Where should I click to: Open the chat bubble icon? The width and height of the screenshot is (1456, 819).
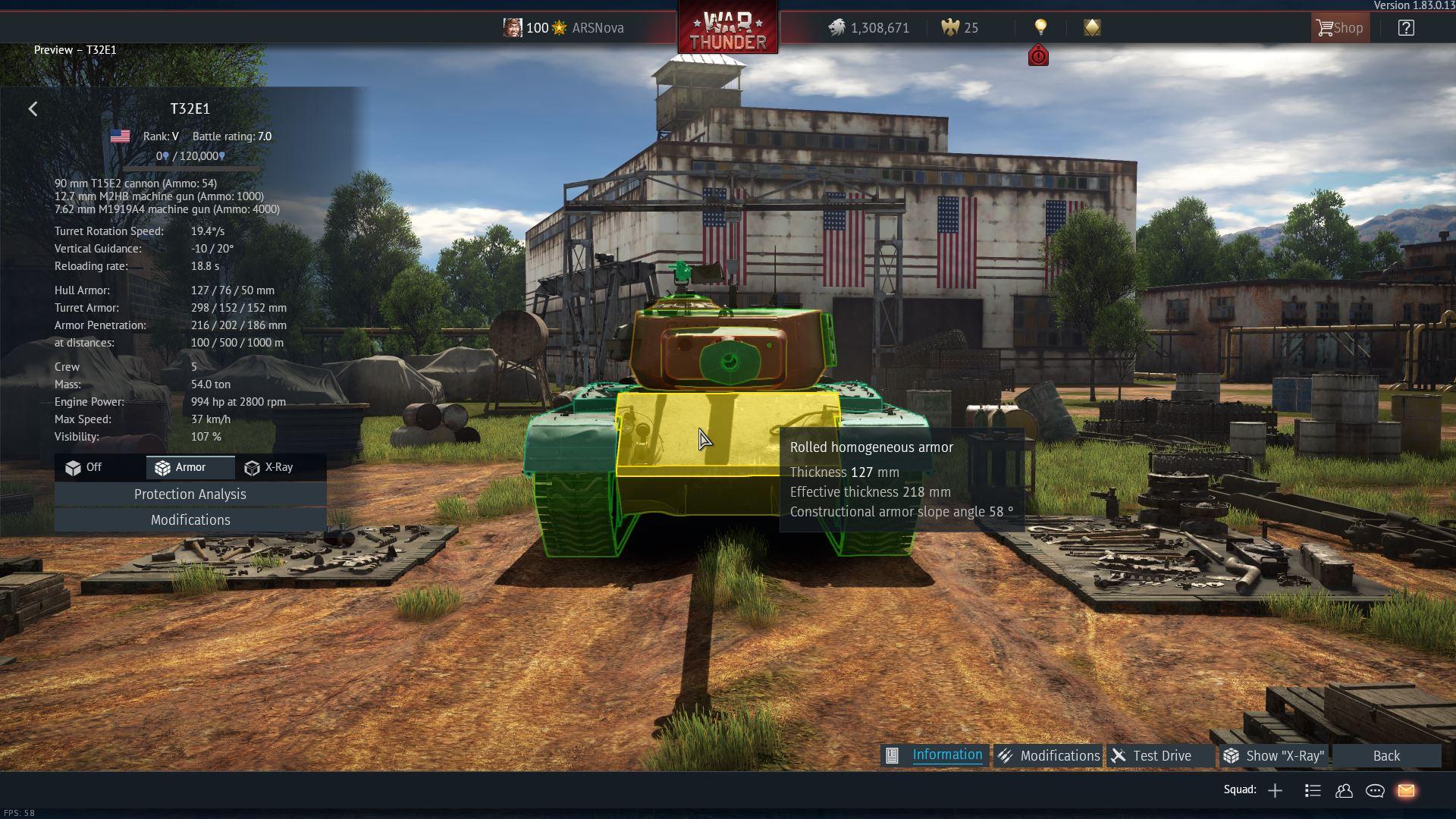coord(1375,791)
